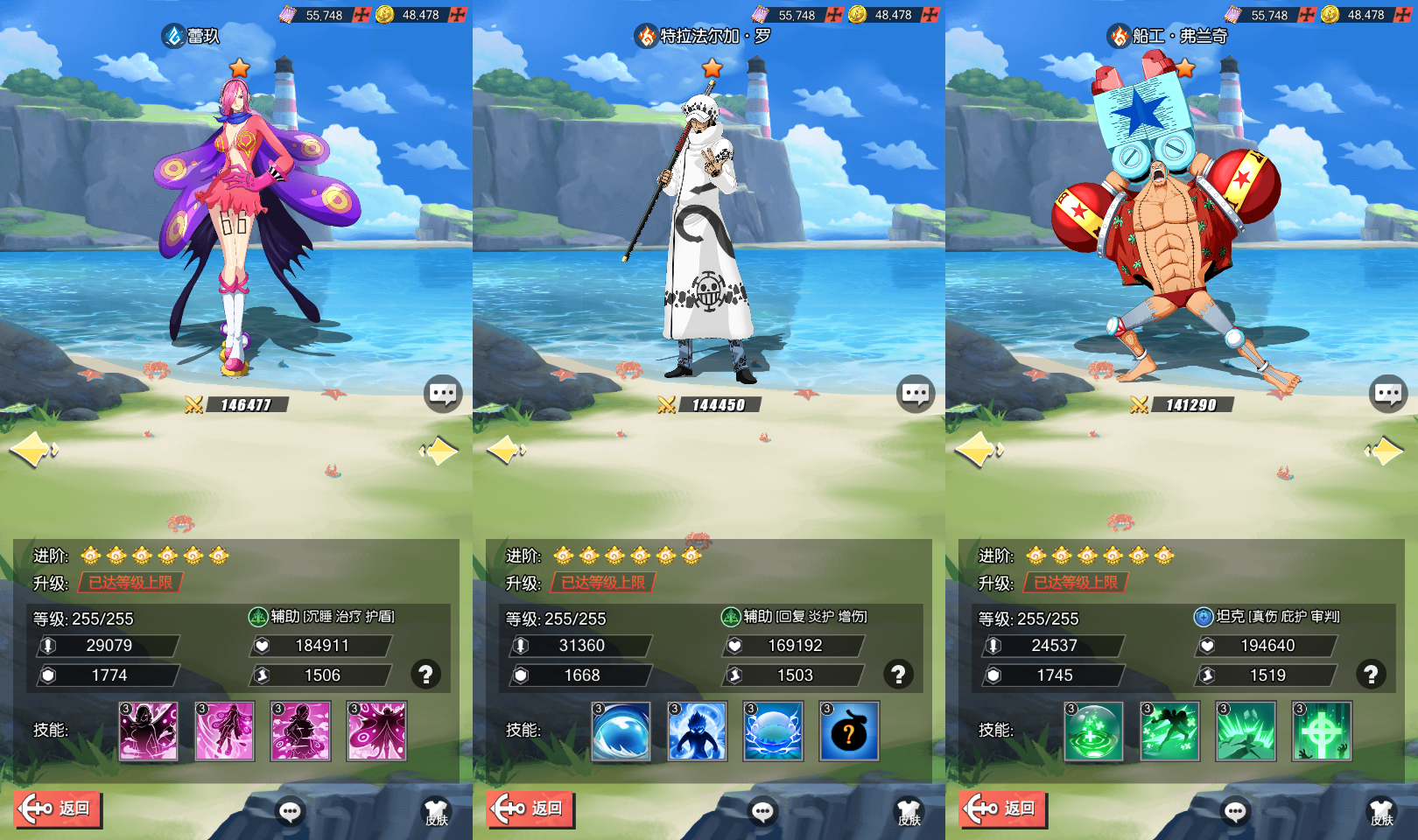Click the 已达等级上限 upgrade label for Reiju

pyautogui.click(x=130, y=583)
